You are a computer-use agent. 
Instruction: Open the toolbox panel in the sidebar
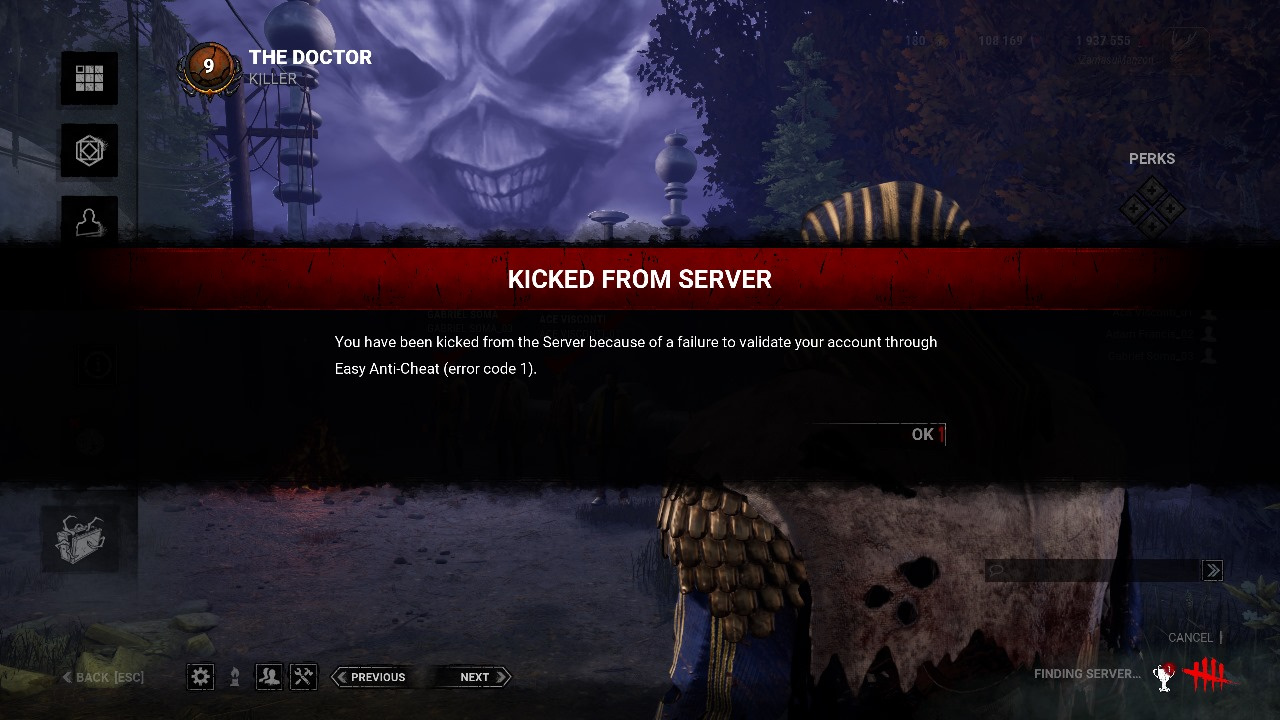pyautogui.click(x=80, y=538)
